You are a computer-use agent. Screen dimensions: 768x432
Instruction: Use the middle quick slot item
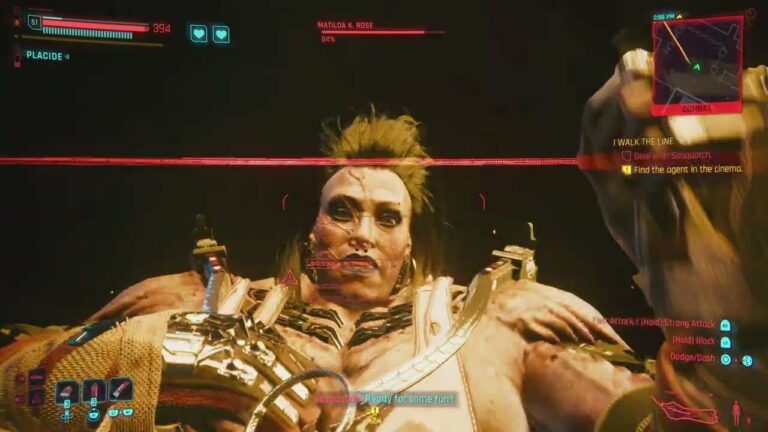click(x=94, y=390)
